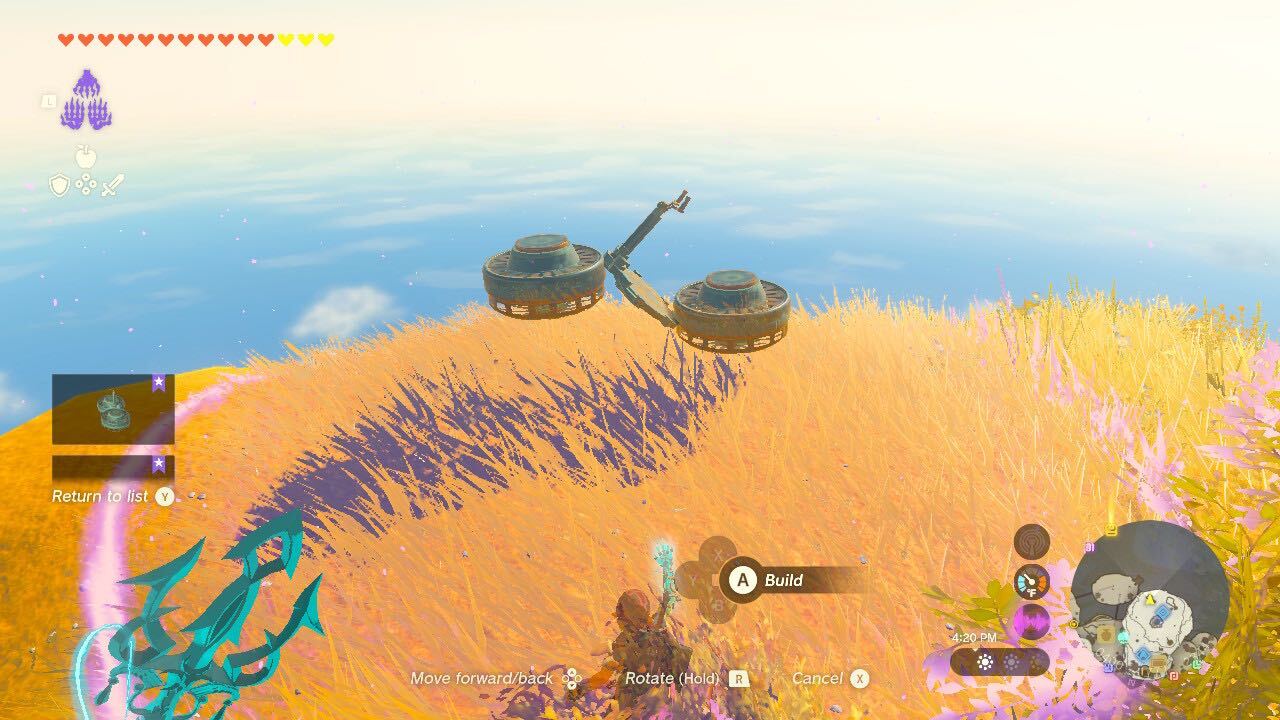
Task: Click the Purah Pad sensor radar icon
Action: point(1030,542)
